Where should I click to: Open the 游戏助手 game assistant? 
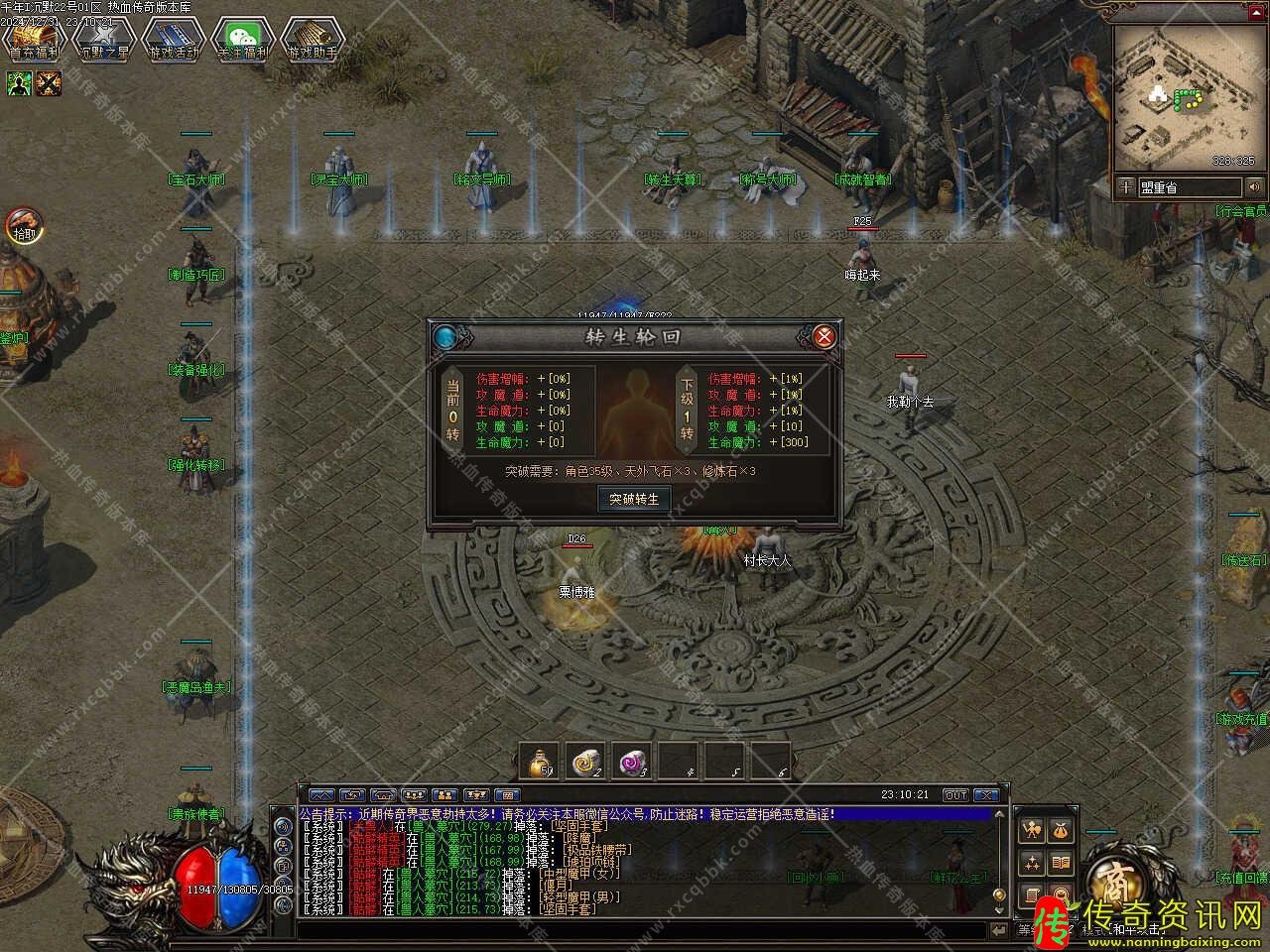point(312,40)
